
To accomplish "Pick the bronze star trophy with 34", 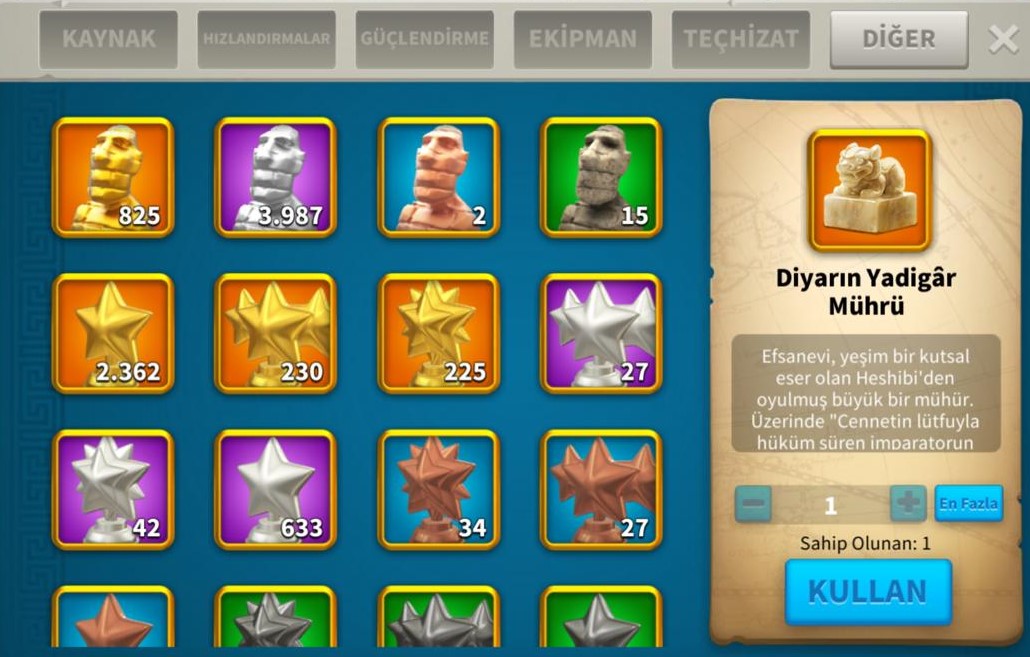I will click(x=438, y=489).
